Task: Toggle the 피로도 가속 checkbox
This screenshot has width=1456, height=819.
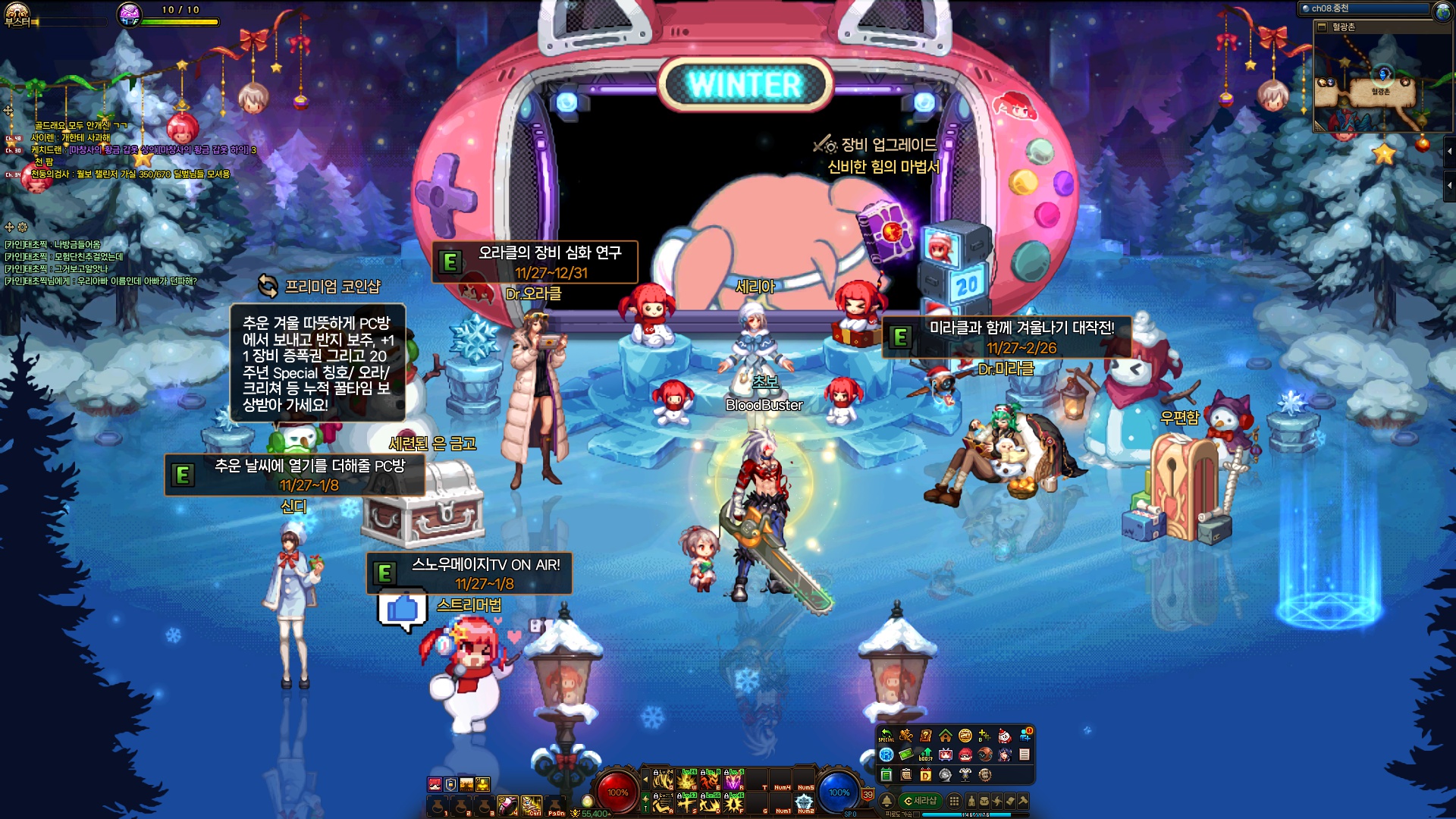Action: (x=916, y=814)
